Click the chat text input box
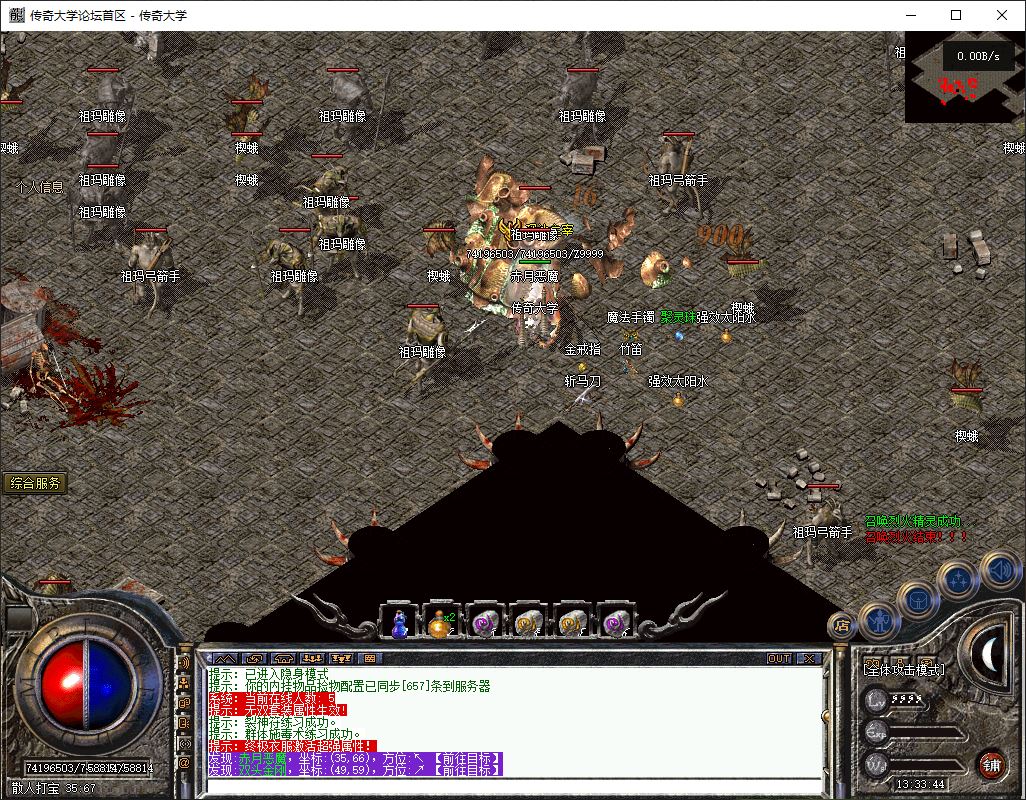The image size is (1026, 800). pos(510,785)
